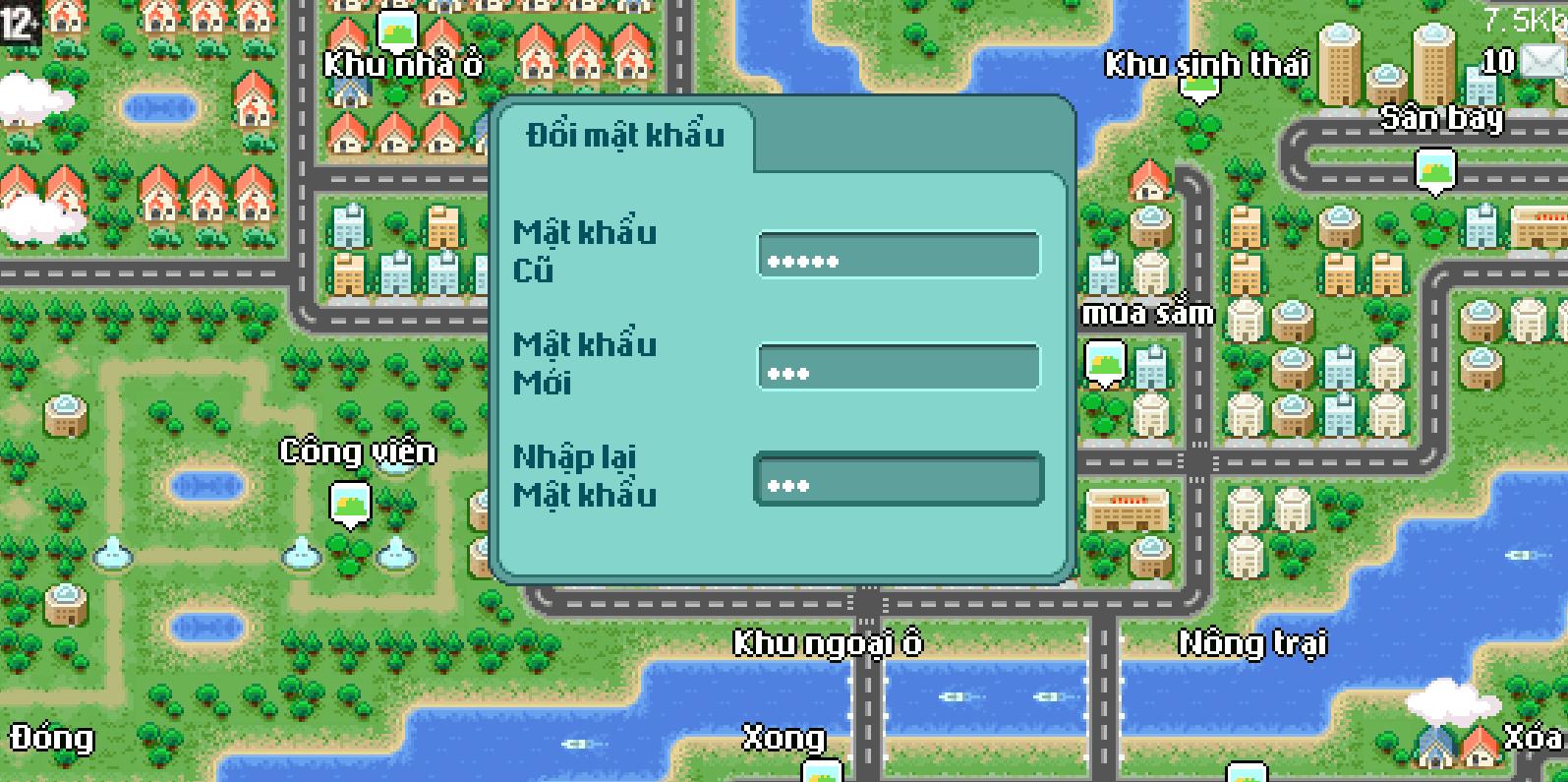Click the Sân bay photo marker pin

[x=1436, y=169]
